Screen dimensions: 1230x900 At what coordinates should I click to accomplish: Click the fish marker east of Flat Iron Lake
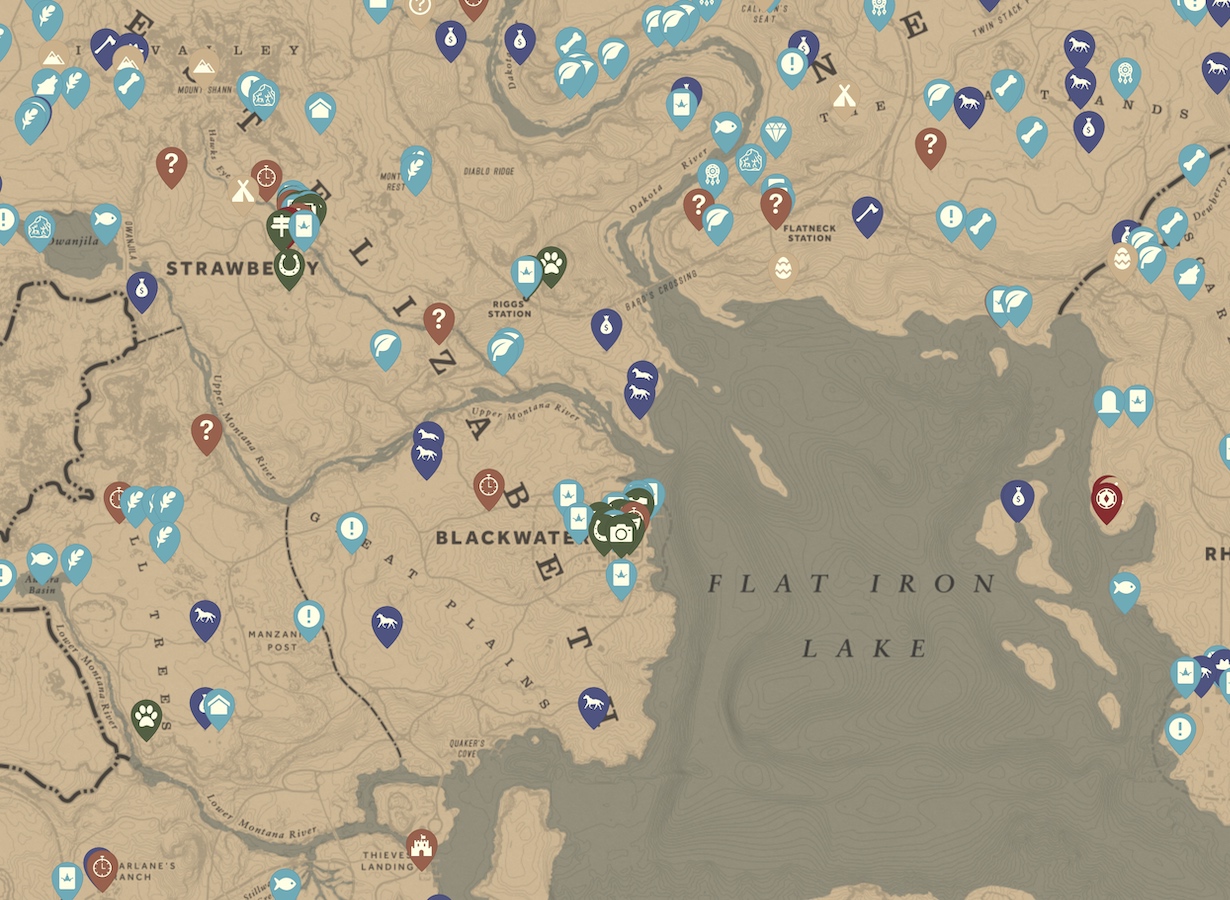(1125, 589)
